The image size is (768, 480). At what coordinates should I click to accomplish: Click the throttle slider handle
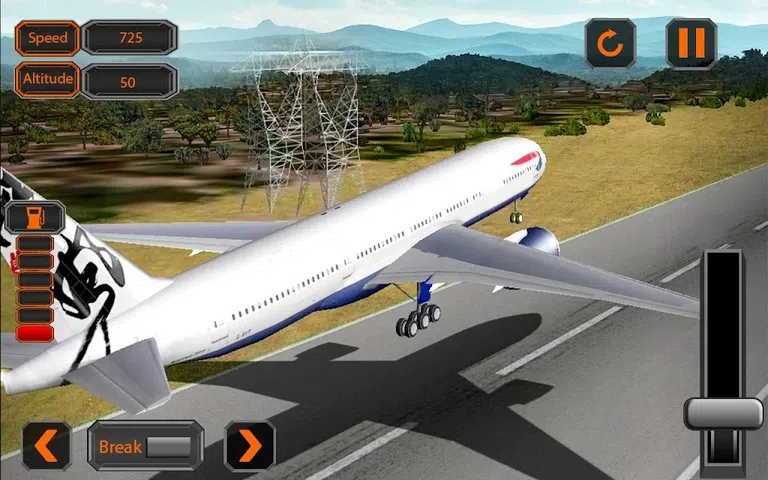point(723,413)
